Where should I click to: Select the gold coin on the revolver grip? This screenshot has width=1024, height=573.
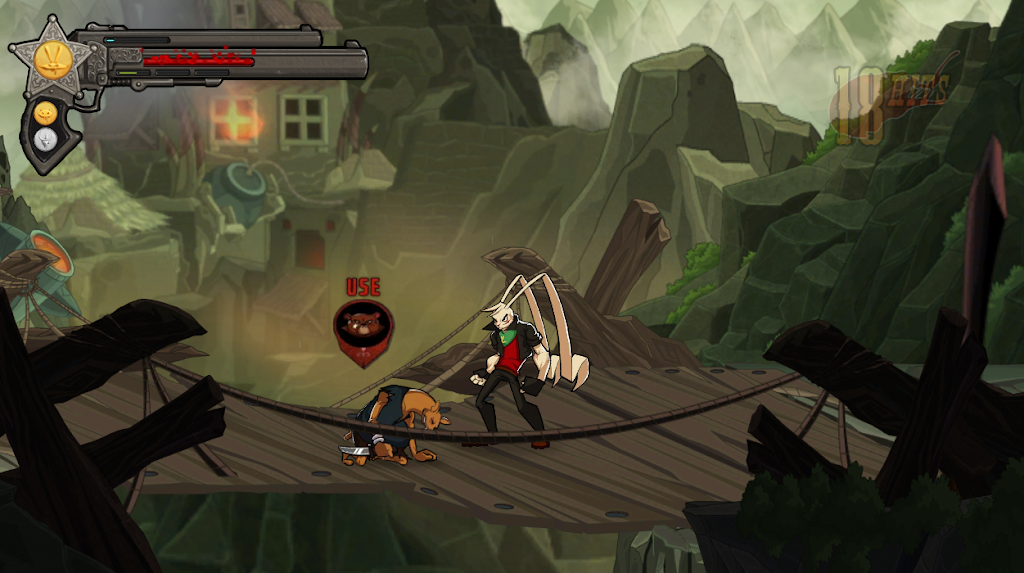click(45, 113)
